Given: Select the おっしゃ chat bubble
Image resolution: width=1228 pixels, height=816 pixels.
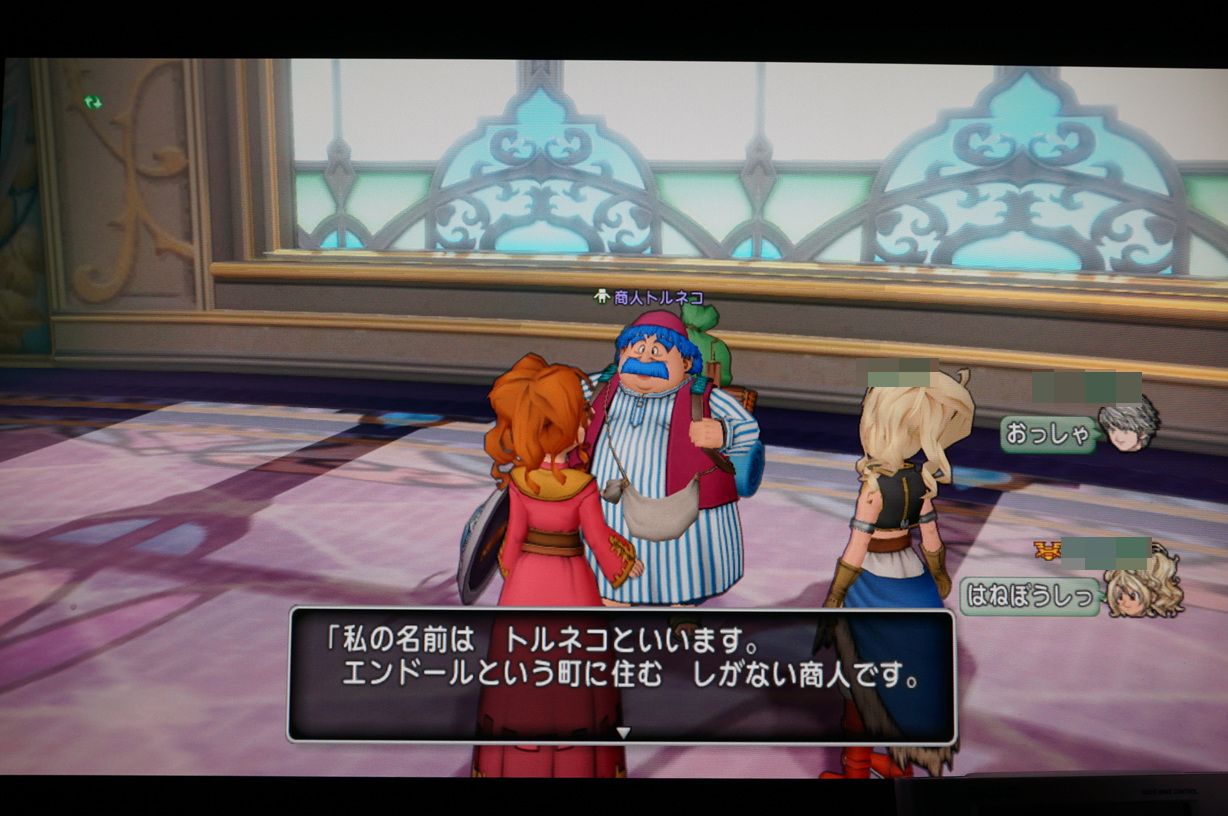Looking at the screenshot, I should [1048, 435].
